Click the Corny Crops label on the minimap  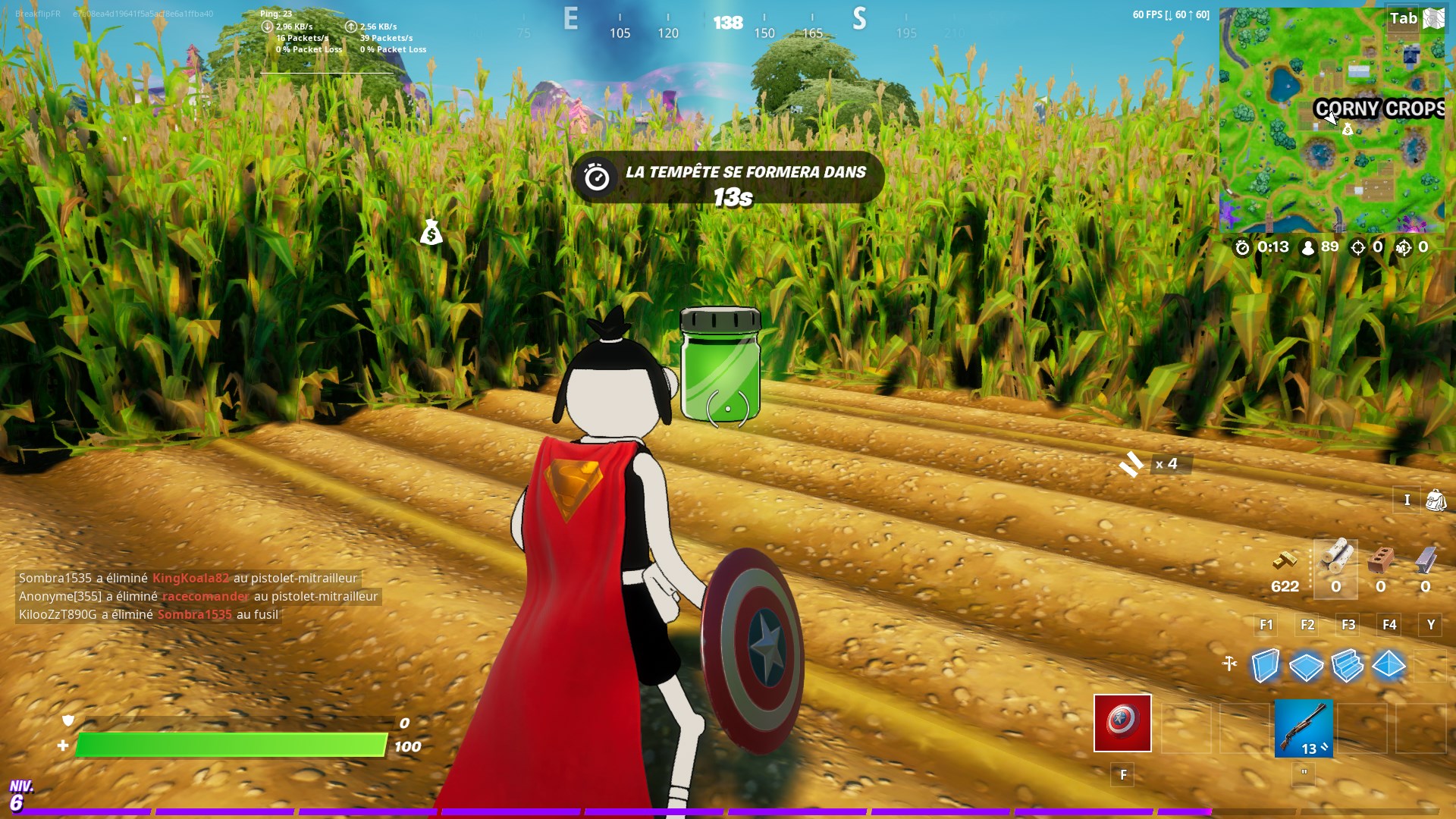1378,109
